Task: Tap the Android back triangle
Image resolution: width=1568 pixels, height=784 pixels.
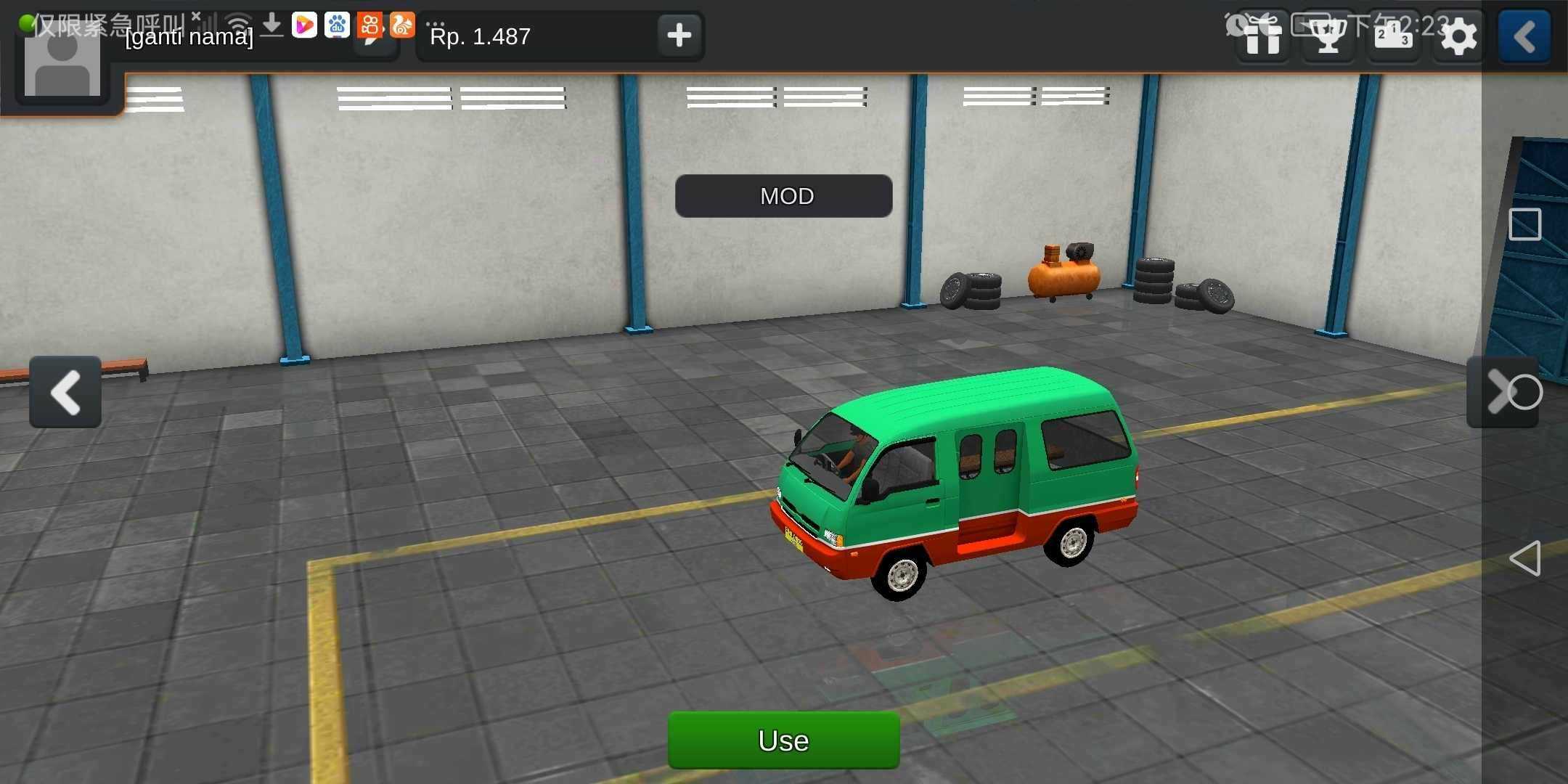Action: click(1524, 558)
